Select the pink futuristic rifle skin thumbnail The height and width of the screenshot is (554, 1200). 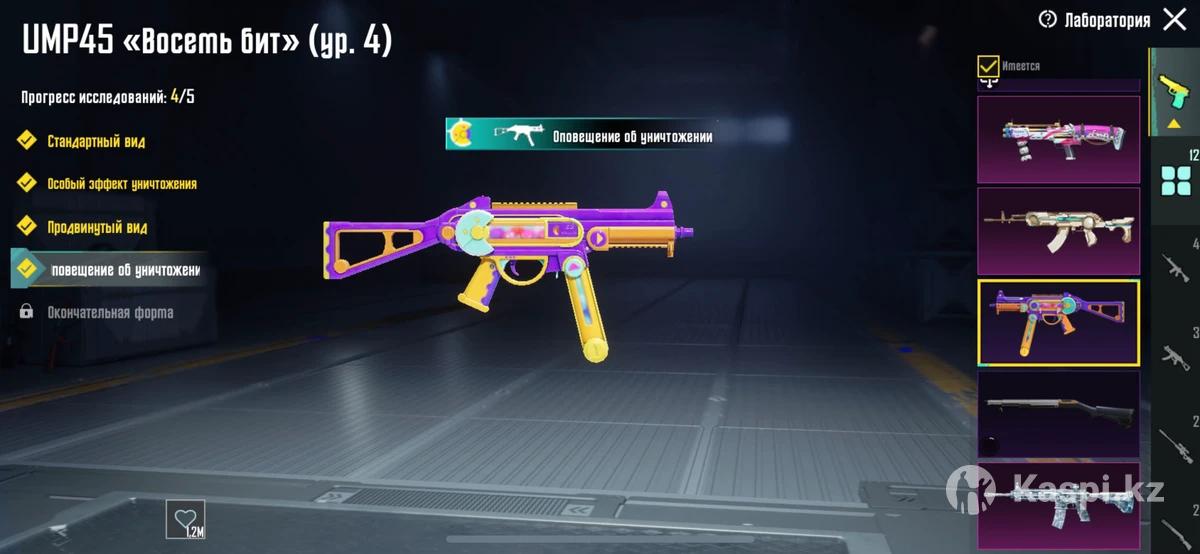click(1058, 140)
